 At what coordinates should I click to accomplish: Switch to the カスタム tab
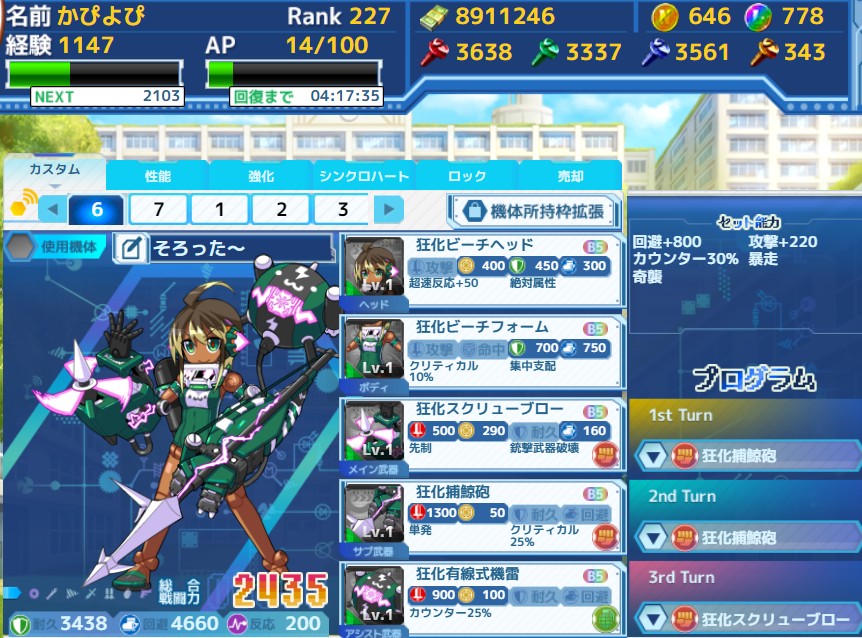54,175
